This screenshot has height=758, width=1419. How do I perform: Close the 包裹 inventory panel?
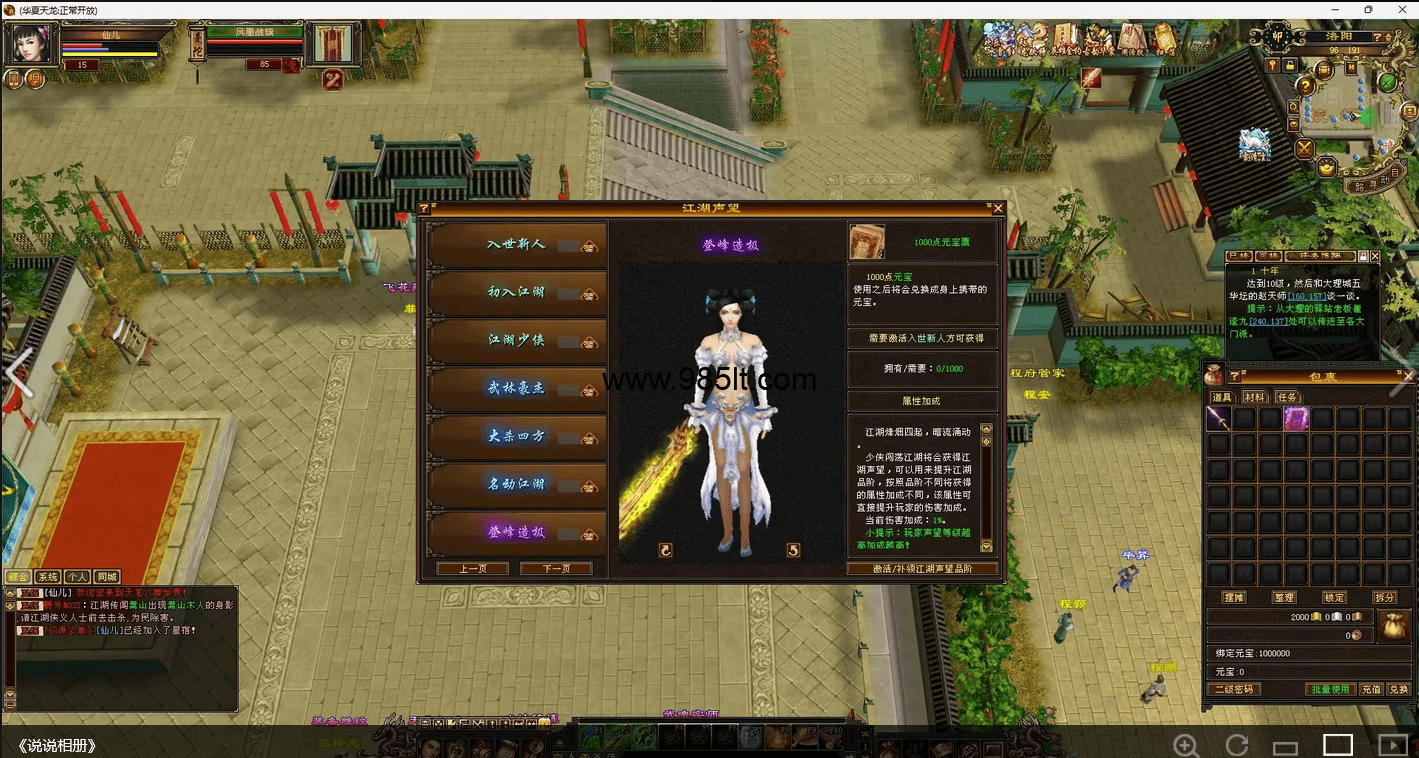[1408, 376]
